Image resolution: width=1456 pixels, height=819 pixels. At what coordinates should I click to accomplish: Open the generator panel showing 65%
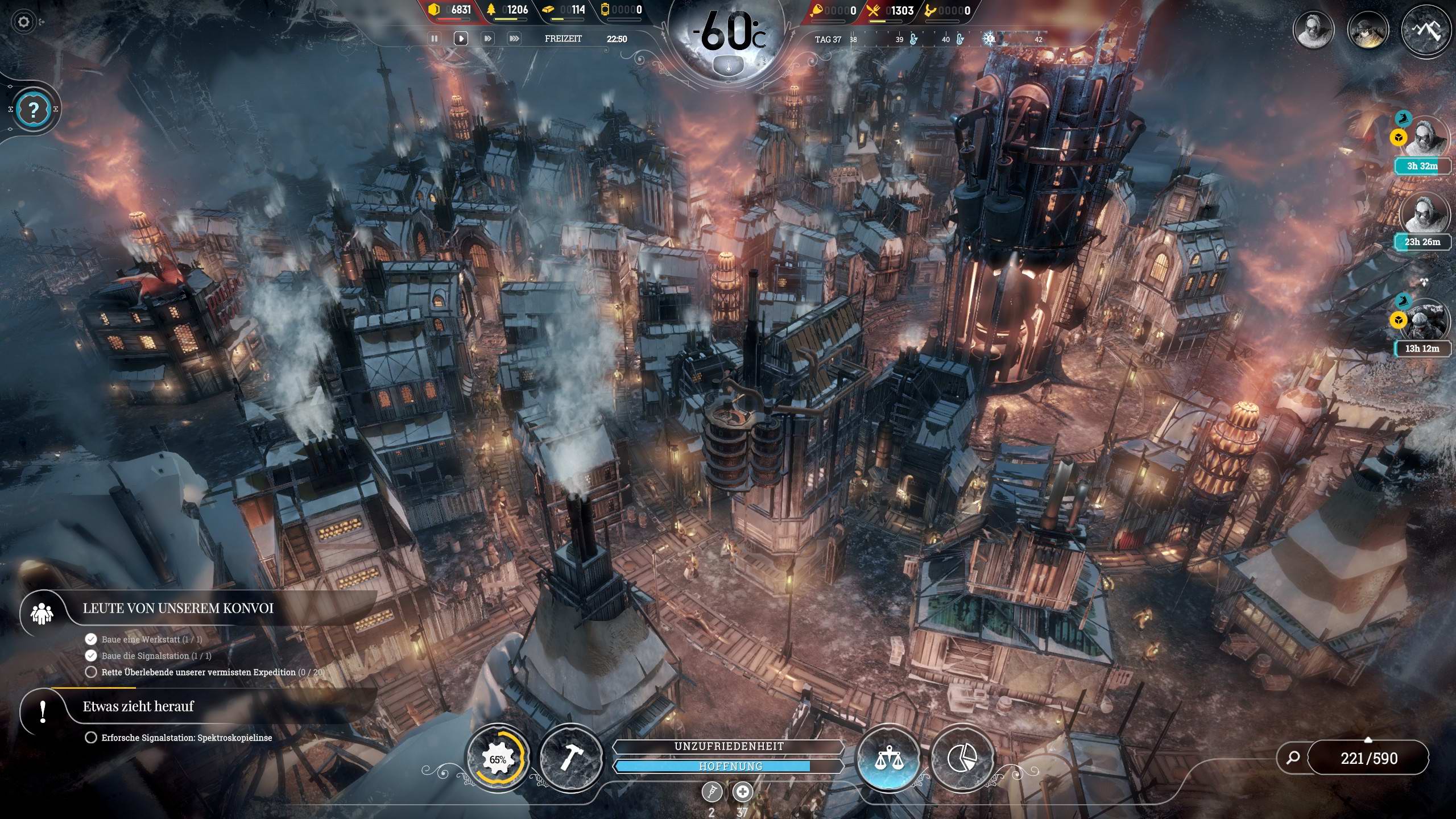(498, 759)
